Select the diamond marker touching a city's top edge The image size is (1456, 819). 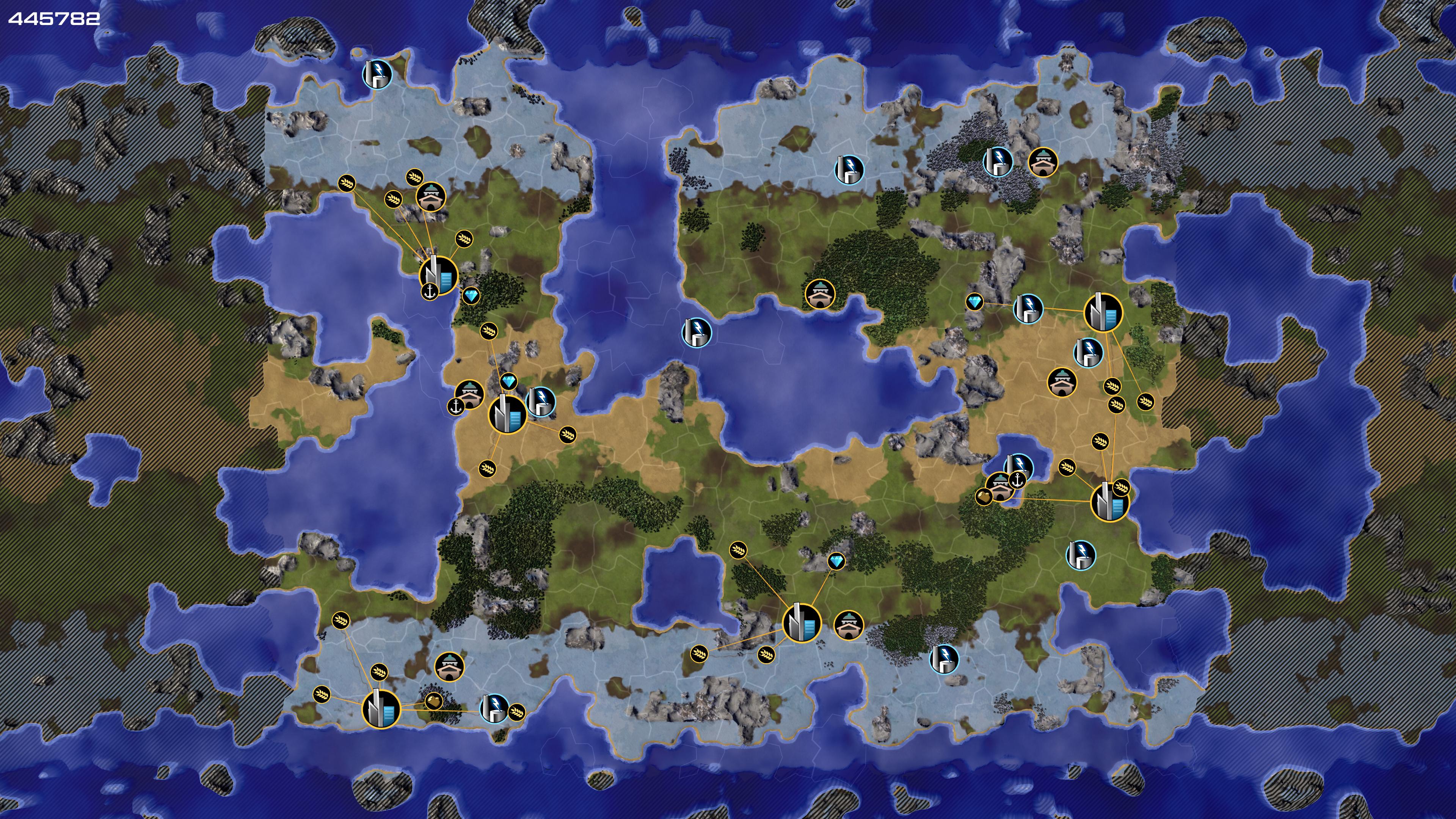(509, 381)
